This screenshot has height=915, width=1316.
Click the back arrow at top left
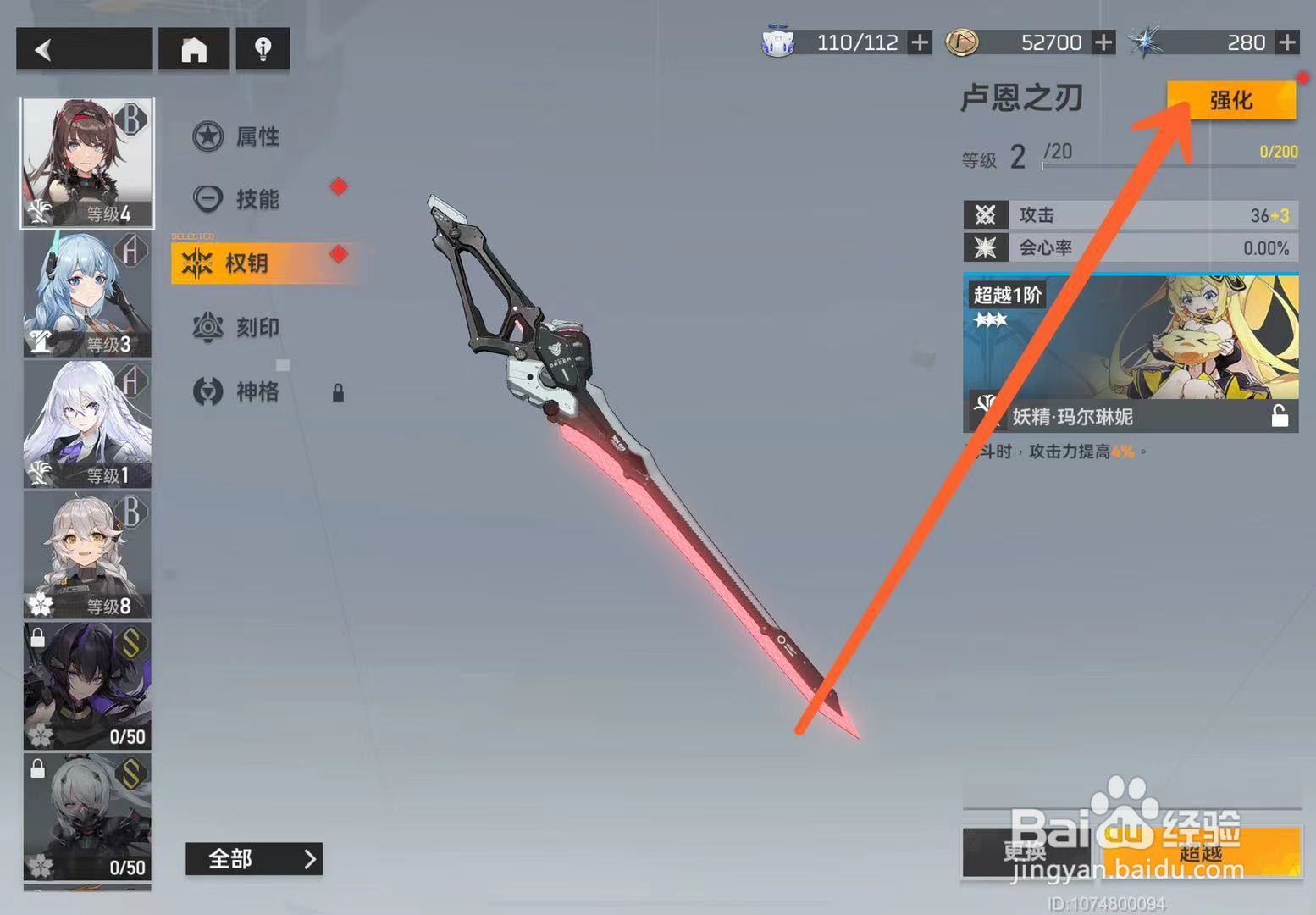point(82,48)
